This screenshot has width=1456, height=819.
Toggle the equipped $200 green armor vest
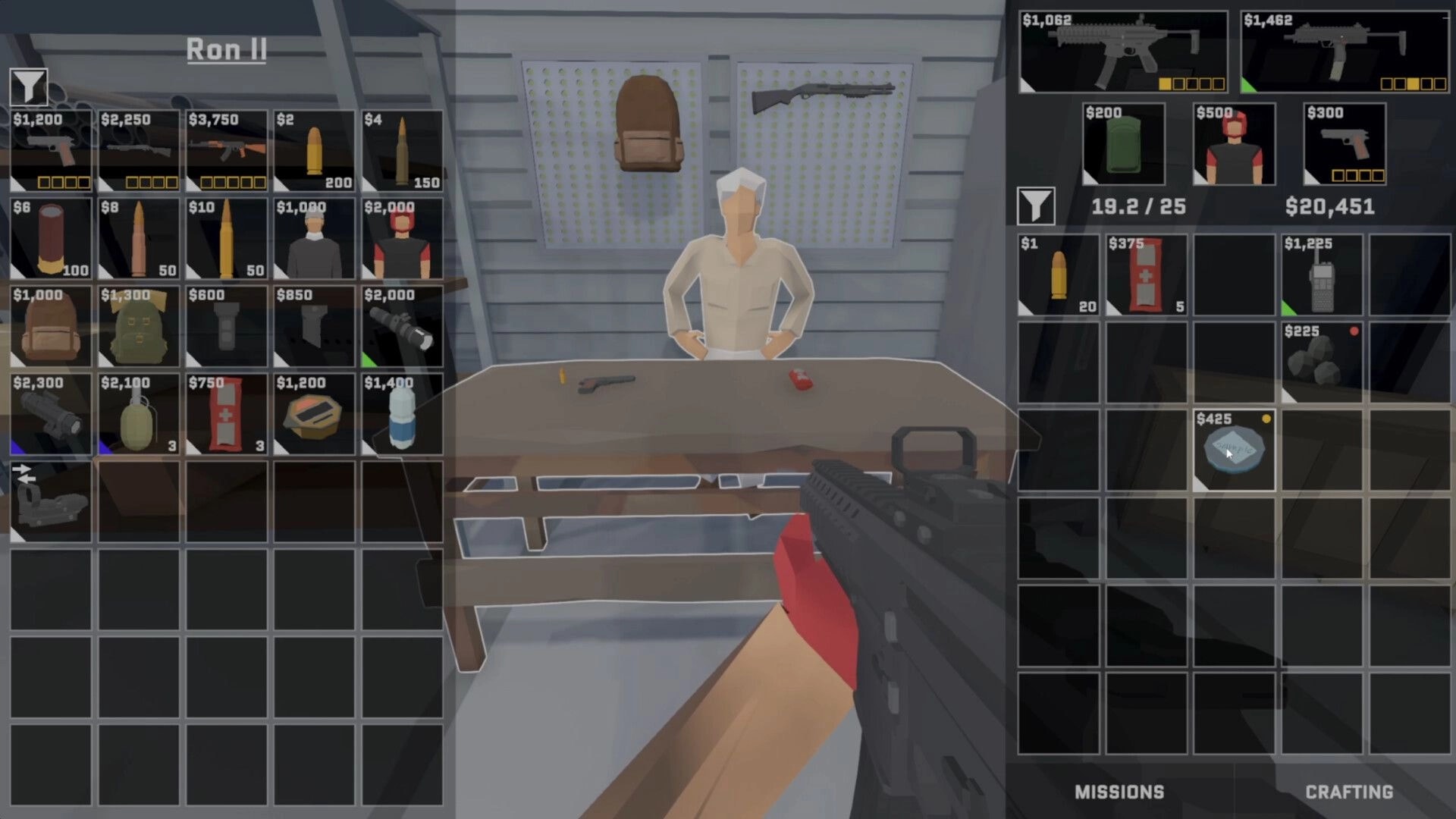[1125, 144]
